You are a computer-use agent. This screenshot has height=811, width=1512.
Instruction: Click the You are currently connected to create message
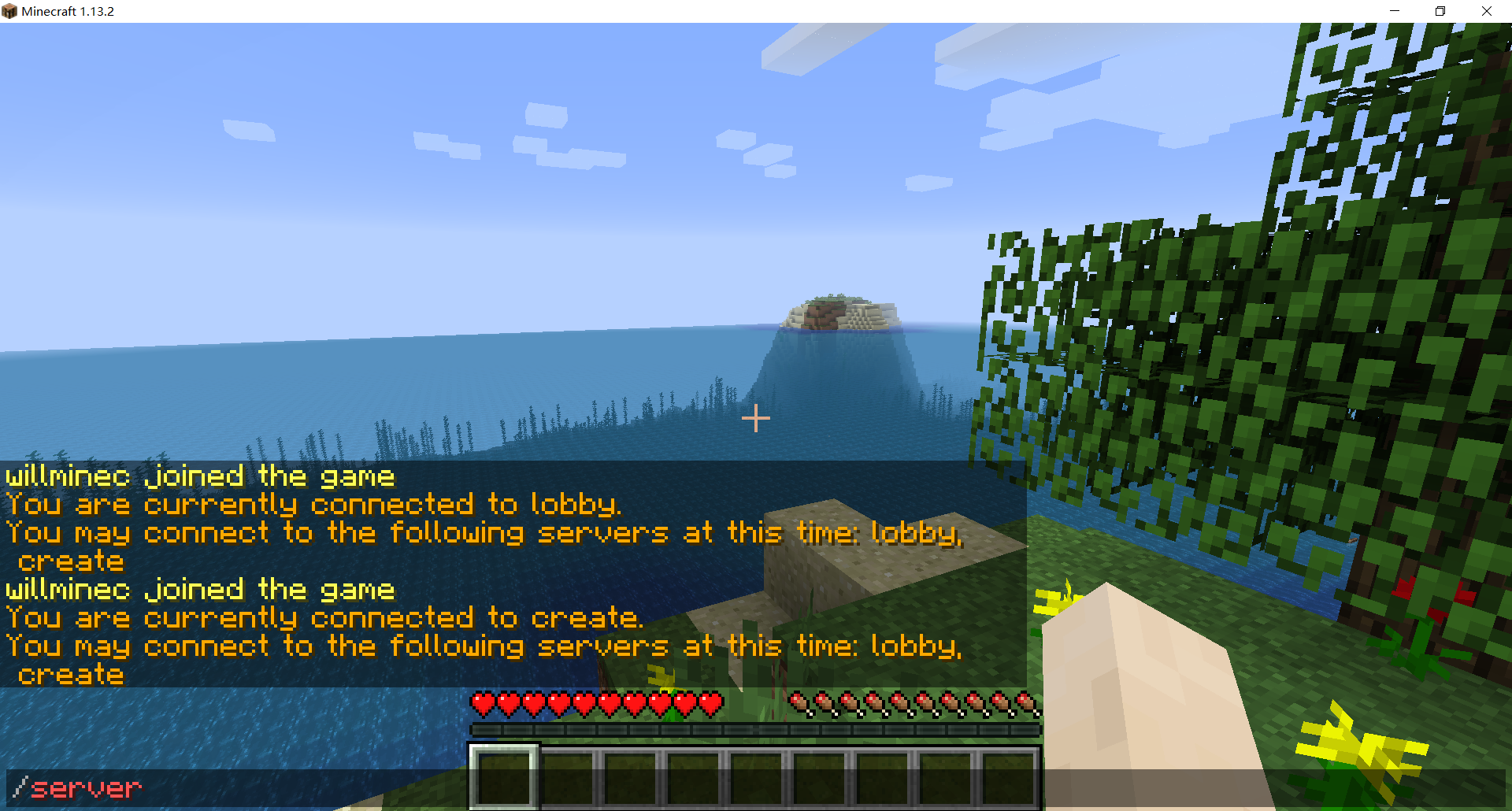tap(323, 617)
